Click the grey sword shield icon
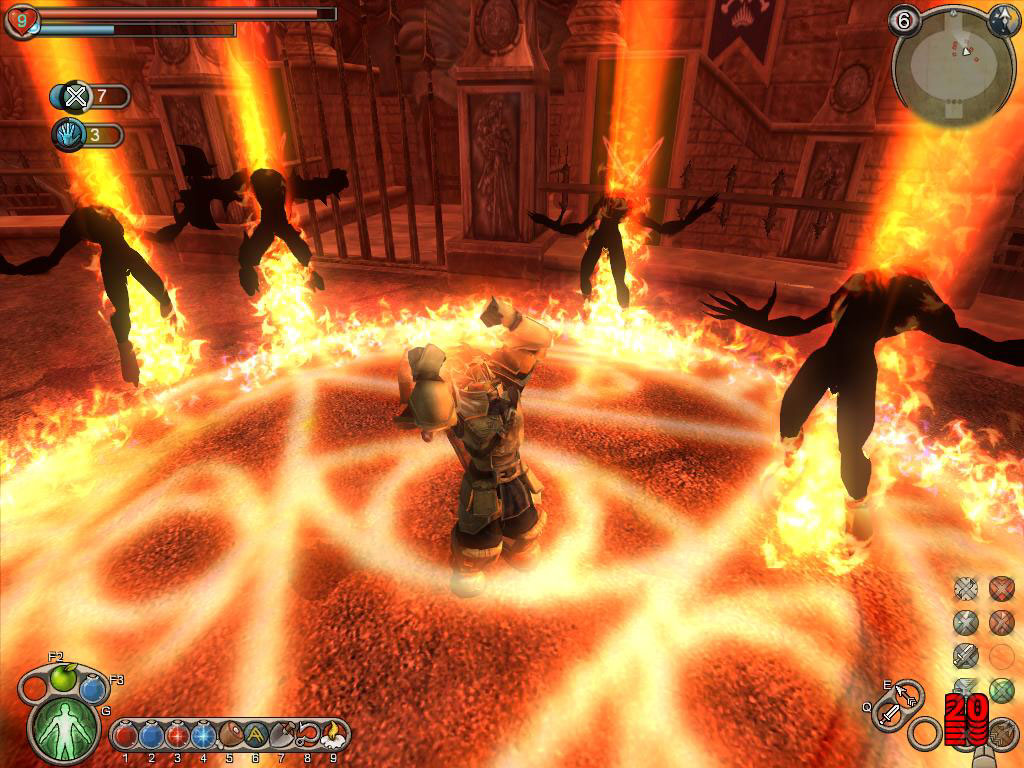The width and height of the screenshot is (1024, 768). coord(965,656)
